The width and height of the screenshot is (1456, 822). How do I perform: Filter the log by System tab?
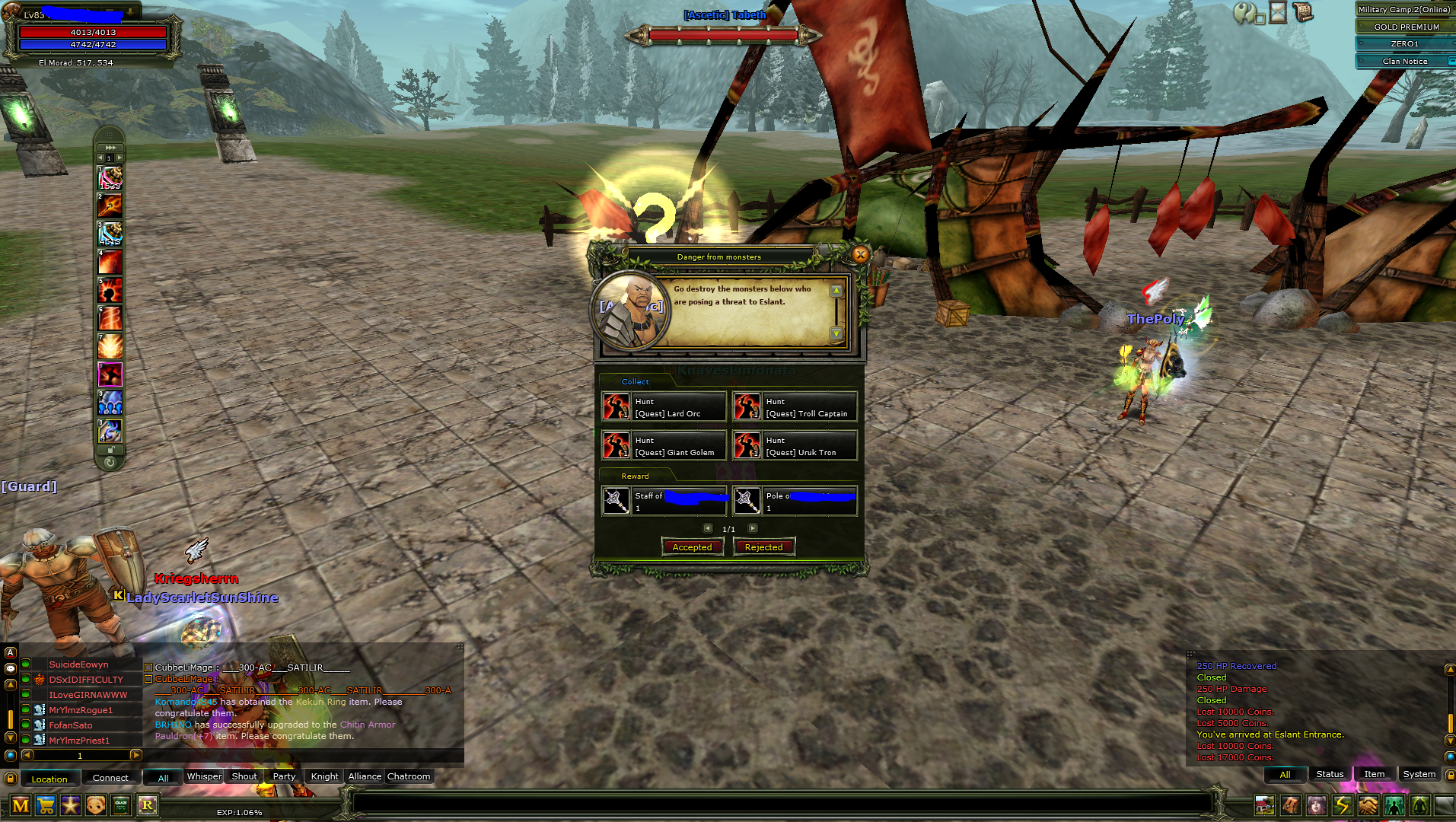click(x=1419, y=774)
